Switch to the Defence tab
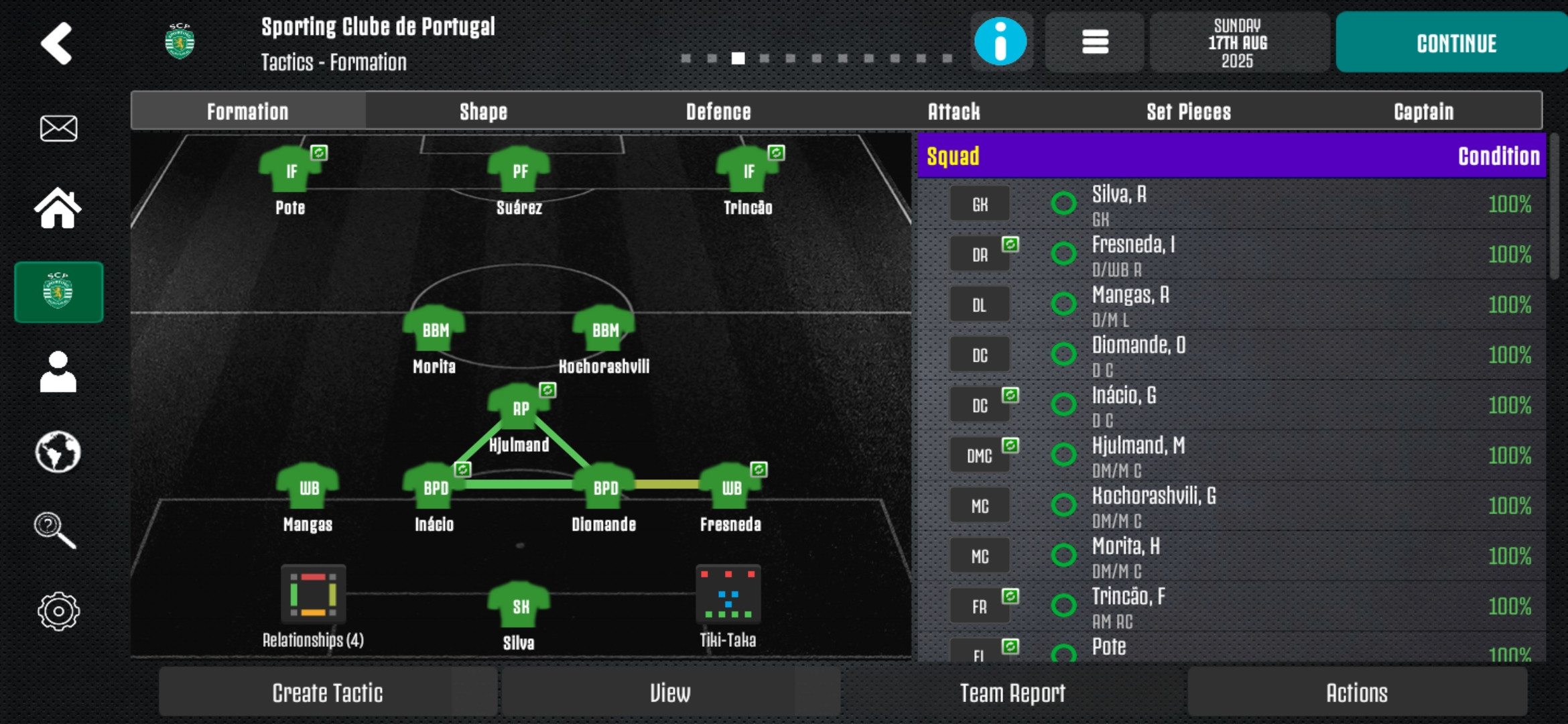Viewport: 1568px width, 724px height. 718,111
